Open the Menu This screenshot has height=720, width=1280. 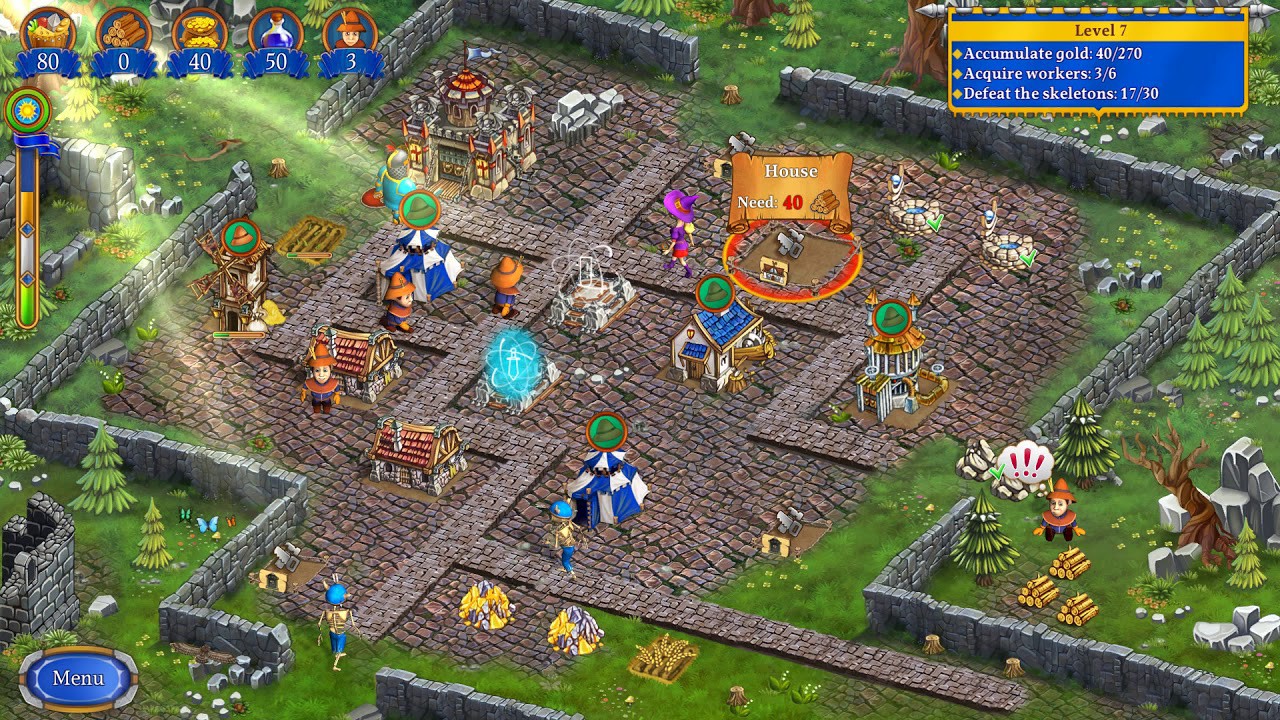[76, 676]
